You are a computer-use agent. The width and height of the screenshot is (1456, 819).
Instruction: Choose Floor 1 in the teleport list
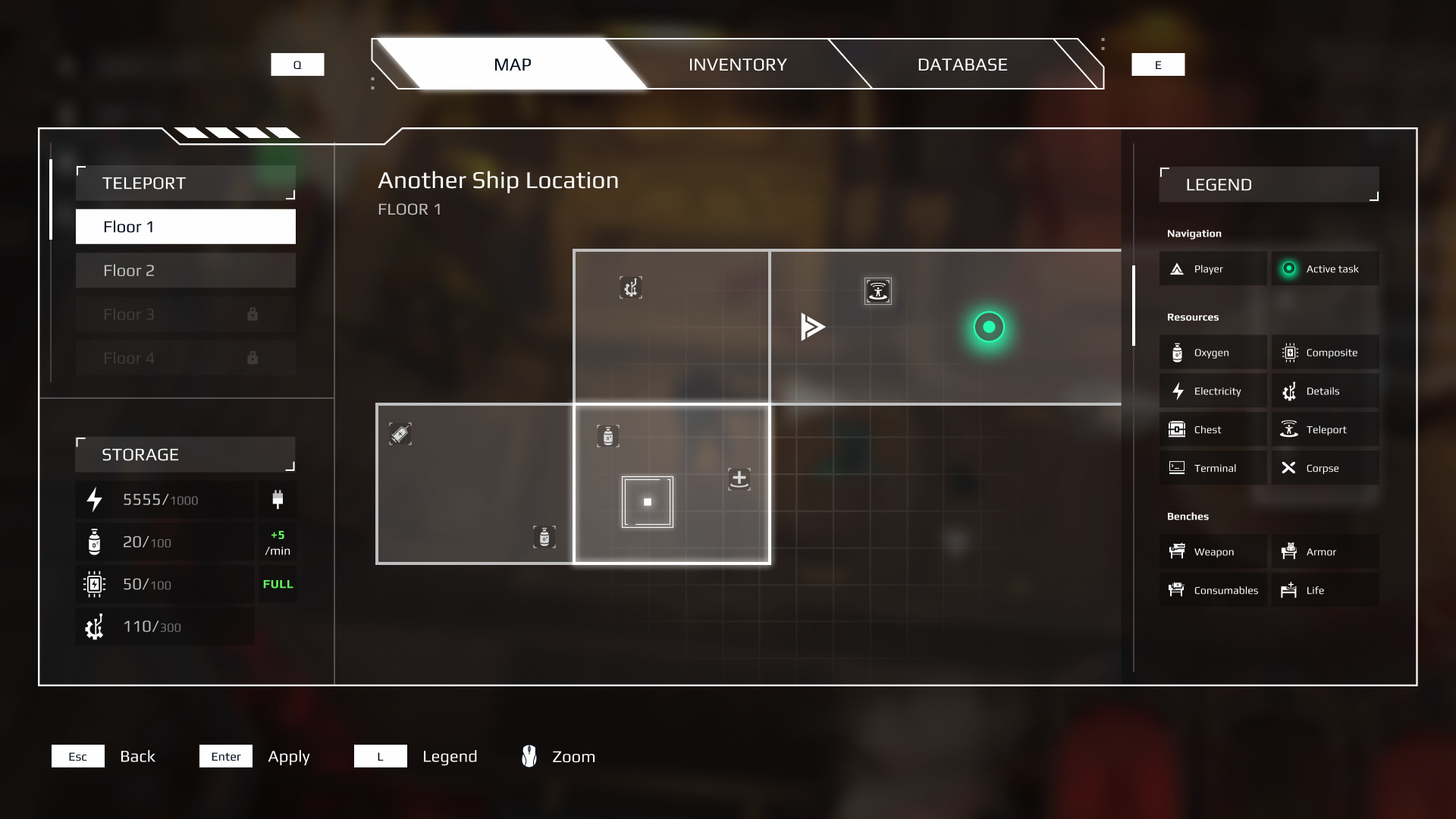click(x=185, y=227)
